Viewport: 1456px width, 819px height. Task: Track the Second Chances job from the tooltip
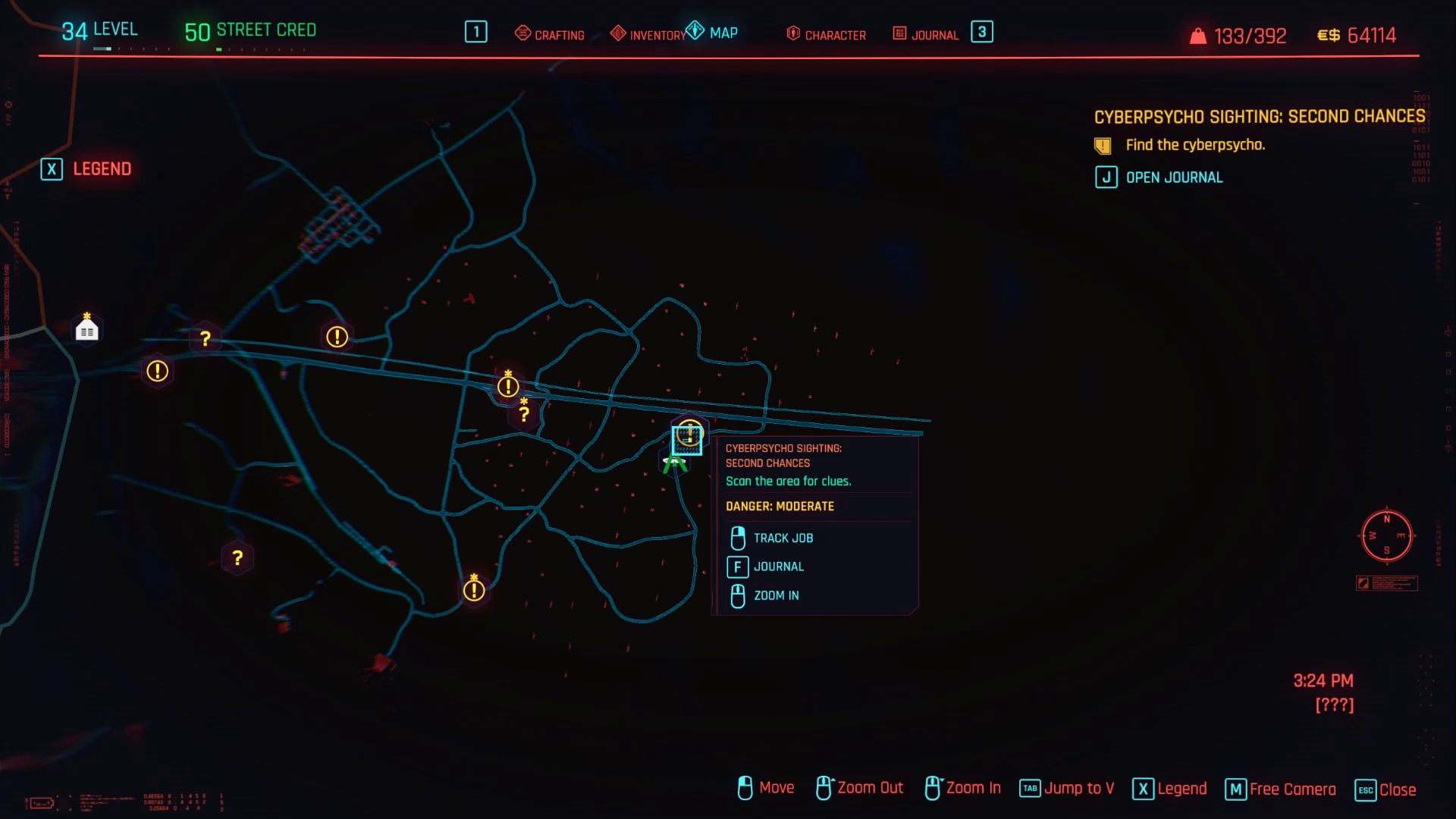pos(782,538)
